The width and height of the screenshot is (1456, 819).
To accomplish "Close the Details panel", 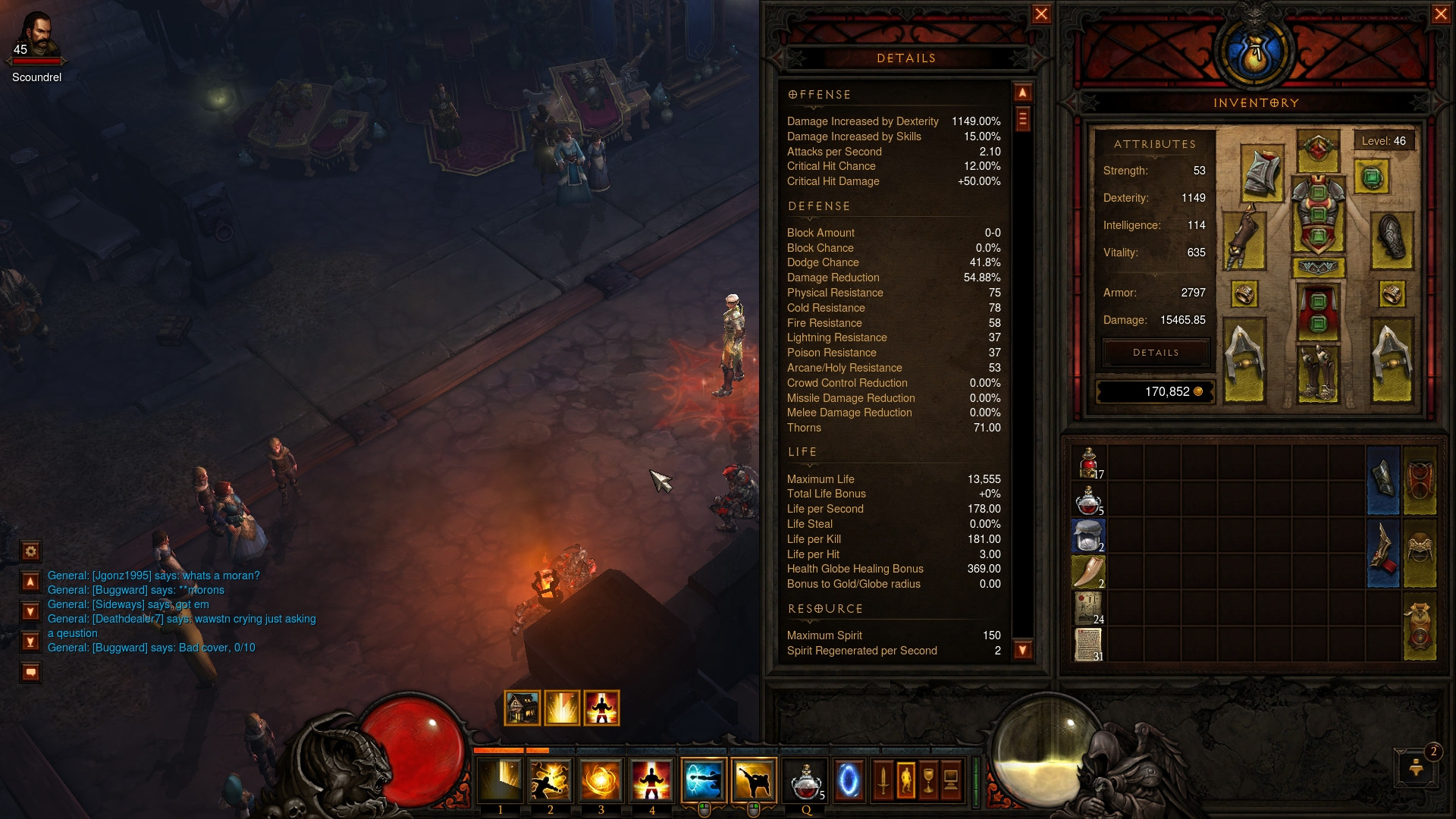I will (x=1041, y=14).
